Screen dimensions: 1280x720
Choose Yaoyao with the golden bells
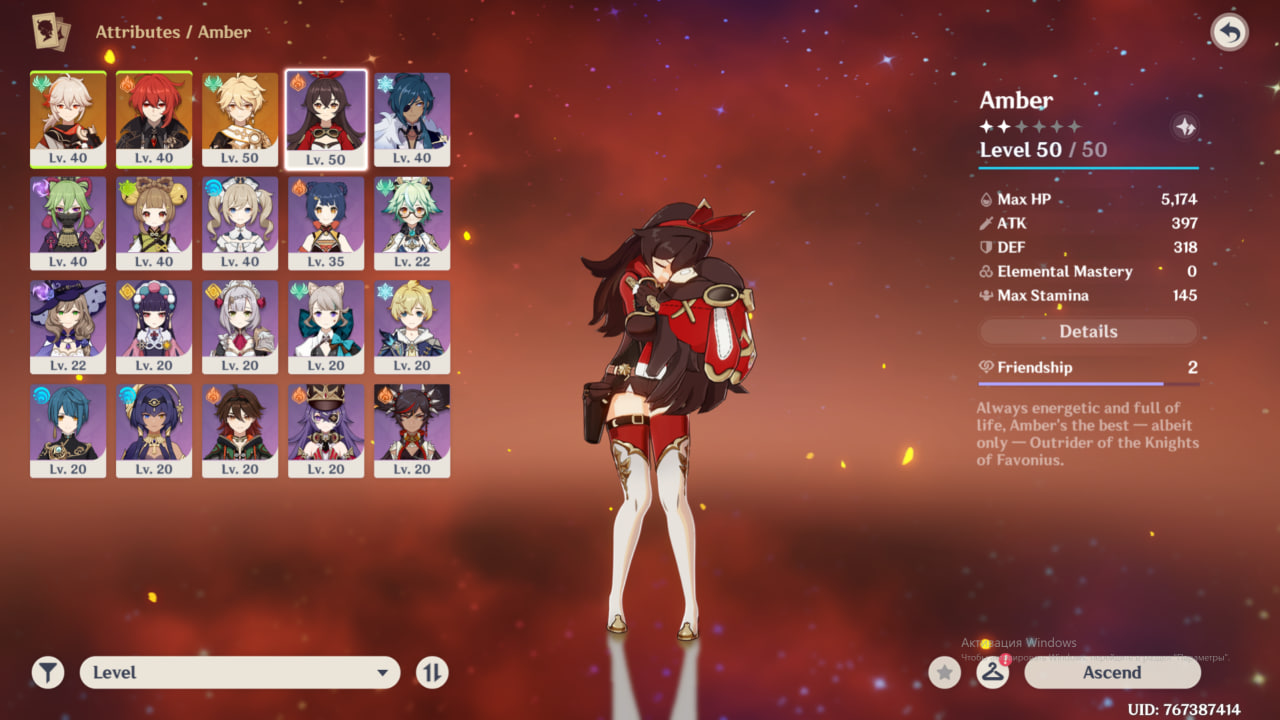(154, 222)
